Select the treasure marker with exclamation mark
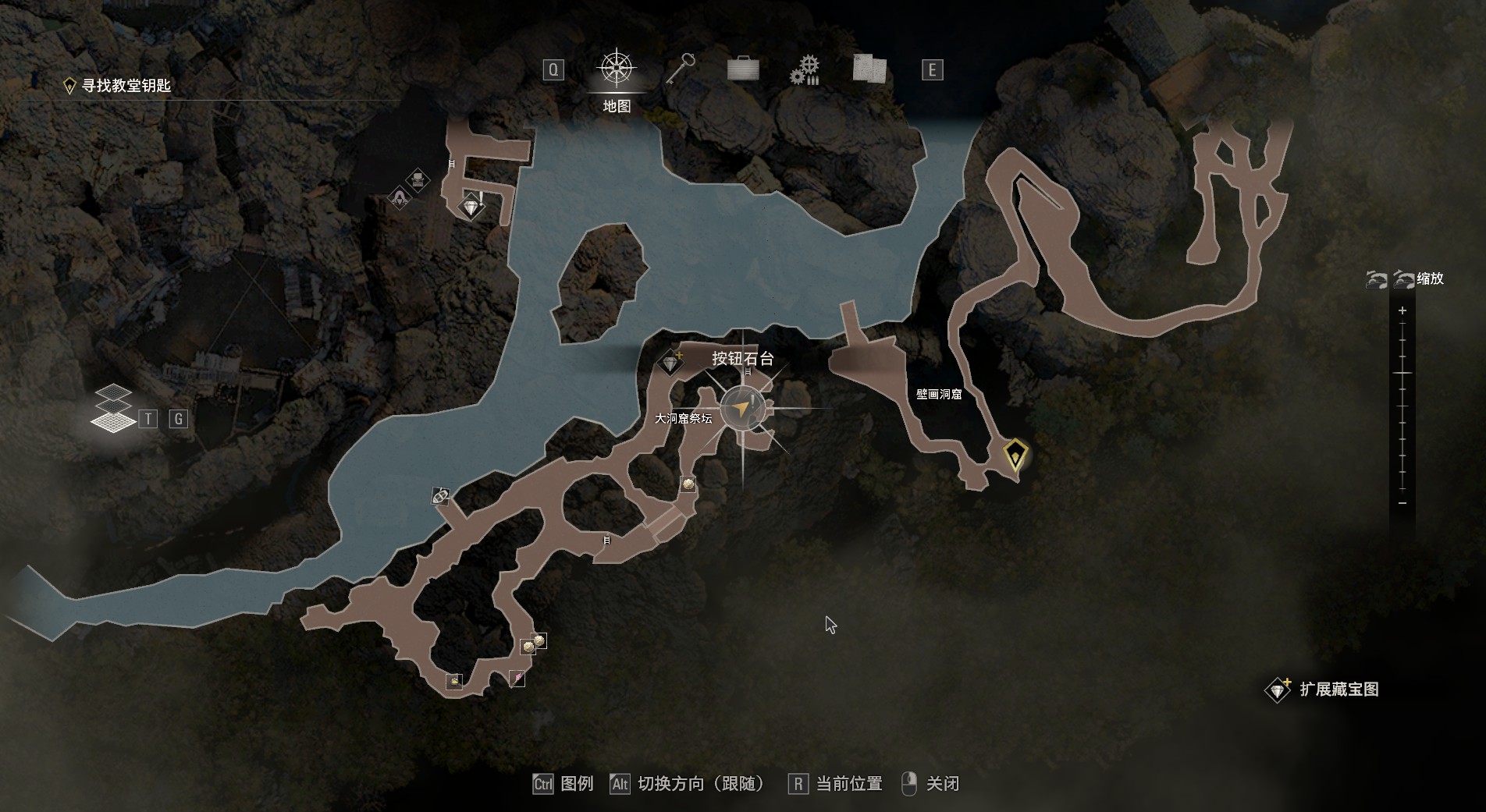The width and height of the screenshot is (1486, 812). [x=471, y=207]
